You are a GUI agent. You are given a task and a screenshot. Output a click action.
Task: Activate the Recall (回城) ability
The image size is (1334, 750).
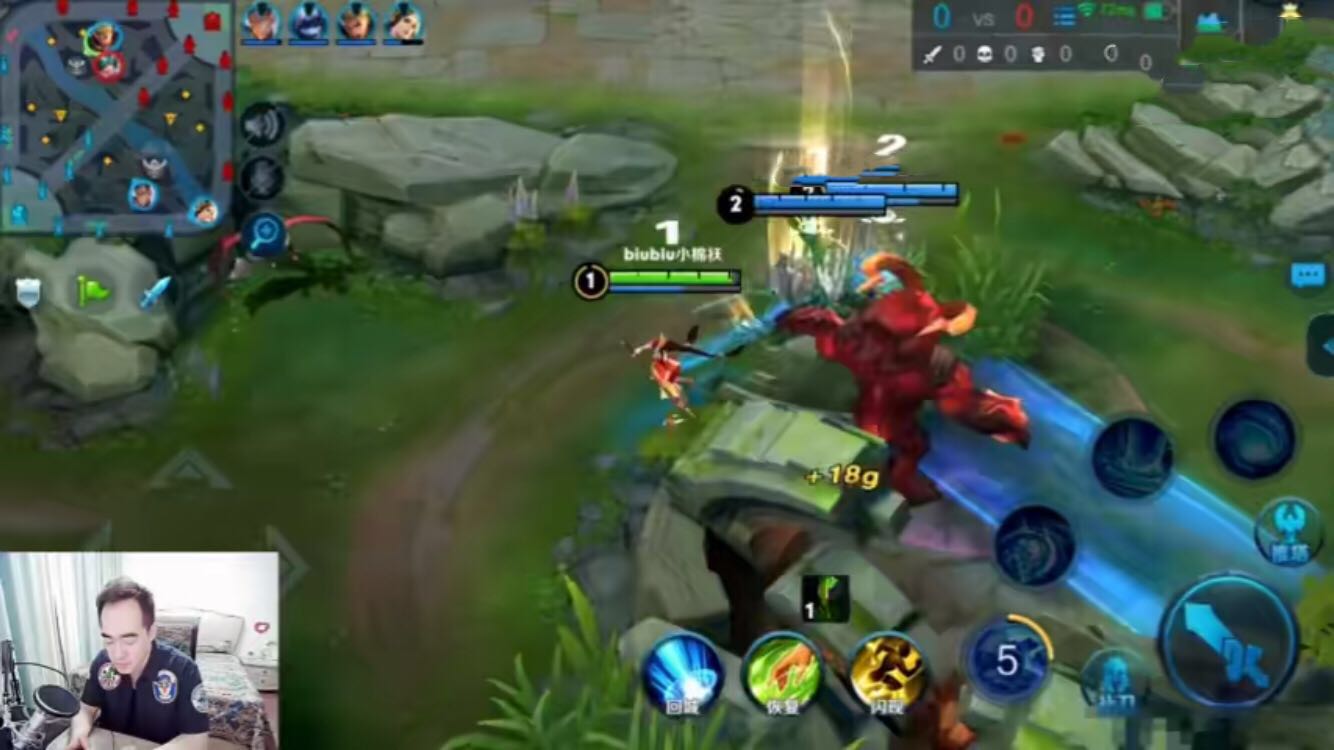pyautogui.click(x=683, y=672)
